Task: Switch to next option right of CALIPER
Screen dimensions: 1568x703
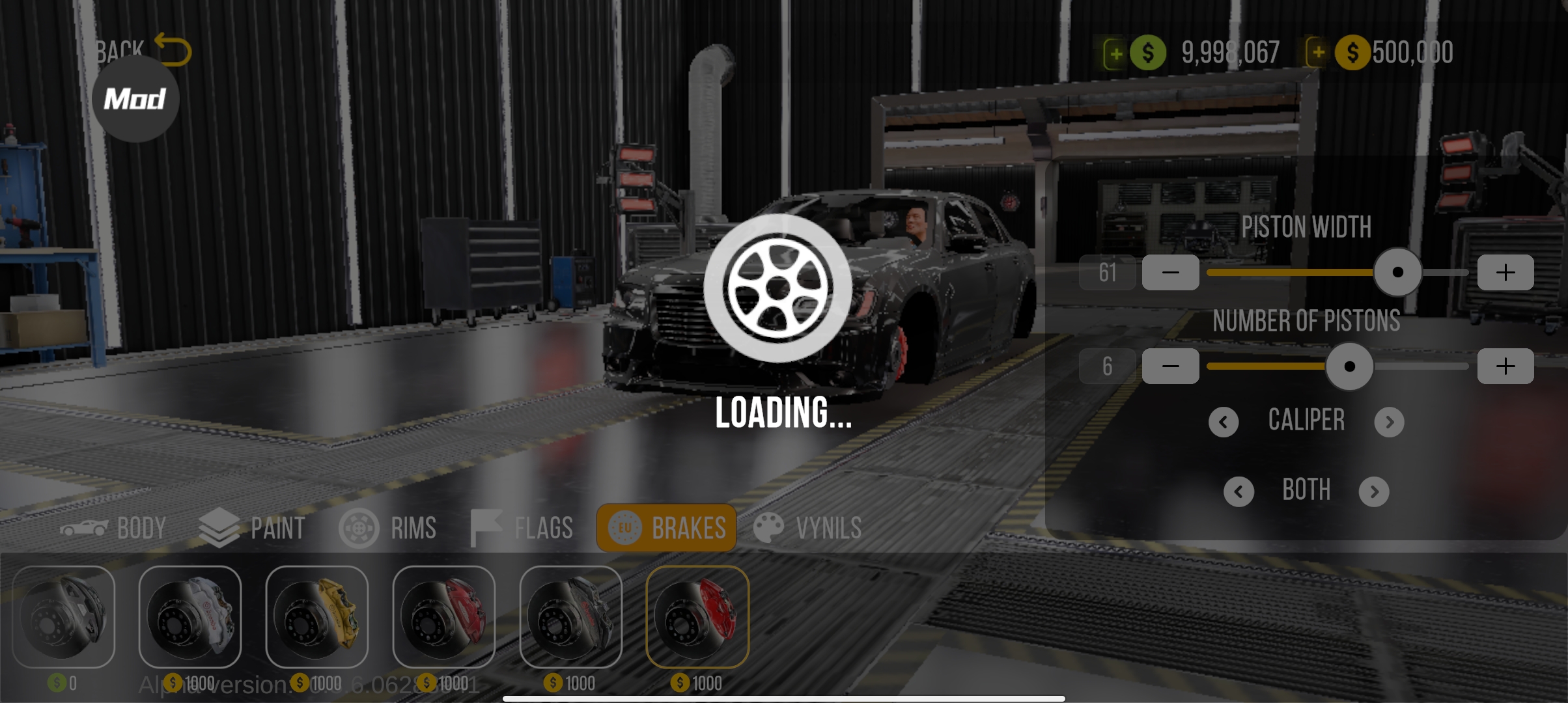Action: coord(1389,422)
